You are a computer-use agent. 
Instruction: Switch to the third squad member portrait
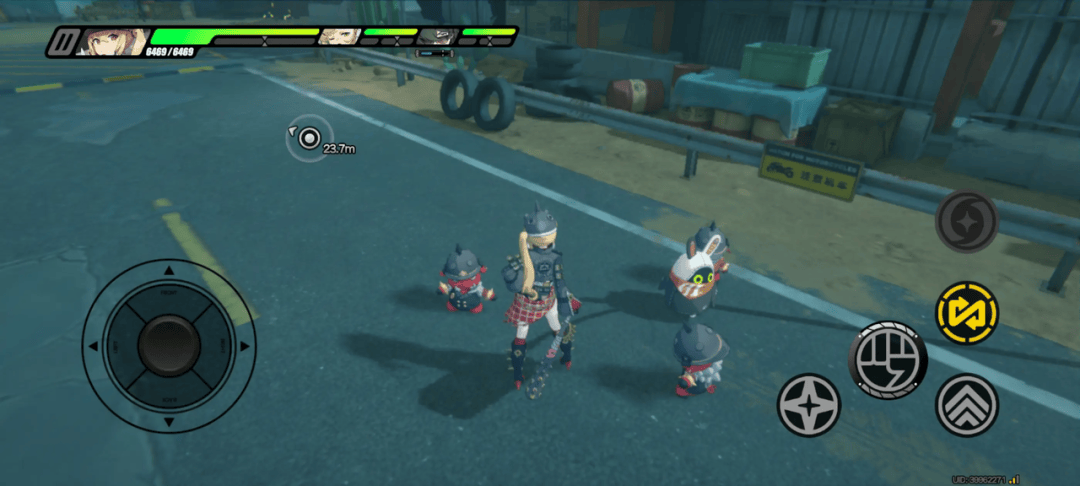(x=436, y=37)
